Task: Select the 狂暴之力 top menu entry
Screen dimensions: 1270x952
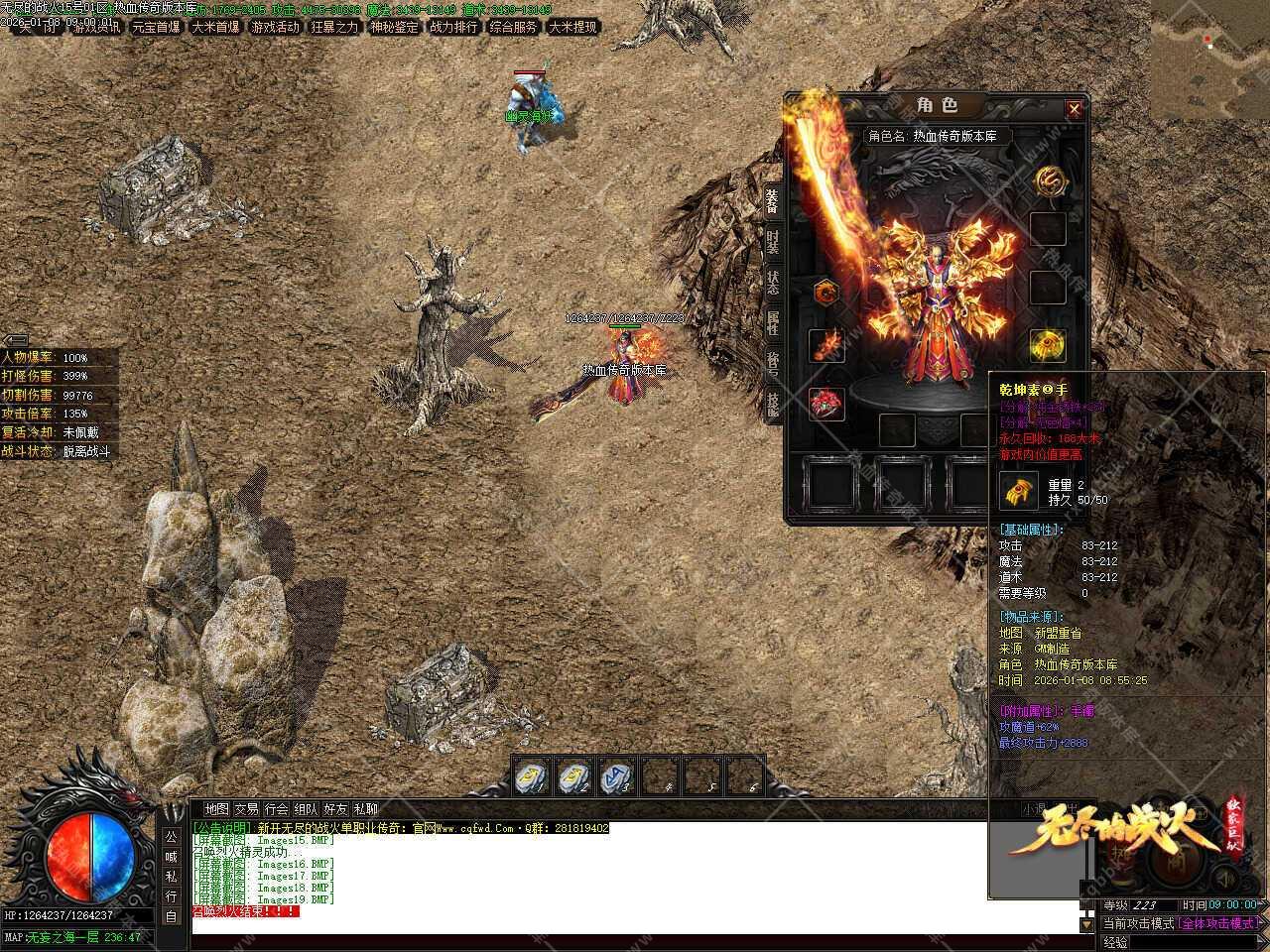Action: 334,27
